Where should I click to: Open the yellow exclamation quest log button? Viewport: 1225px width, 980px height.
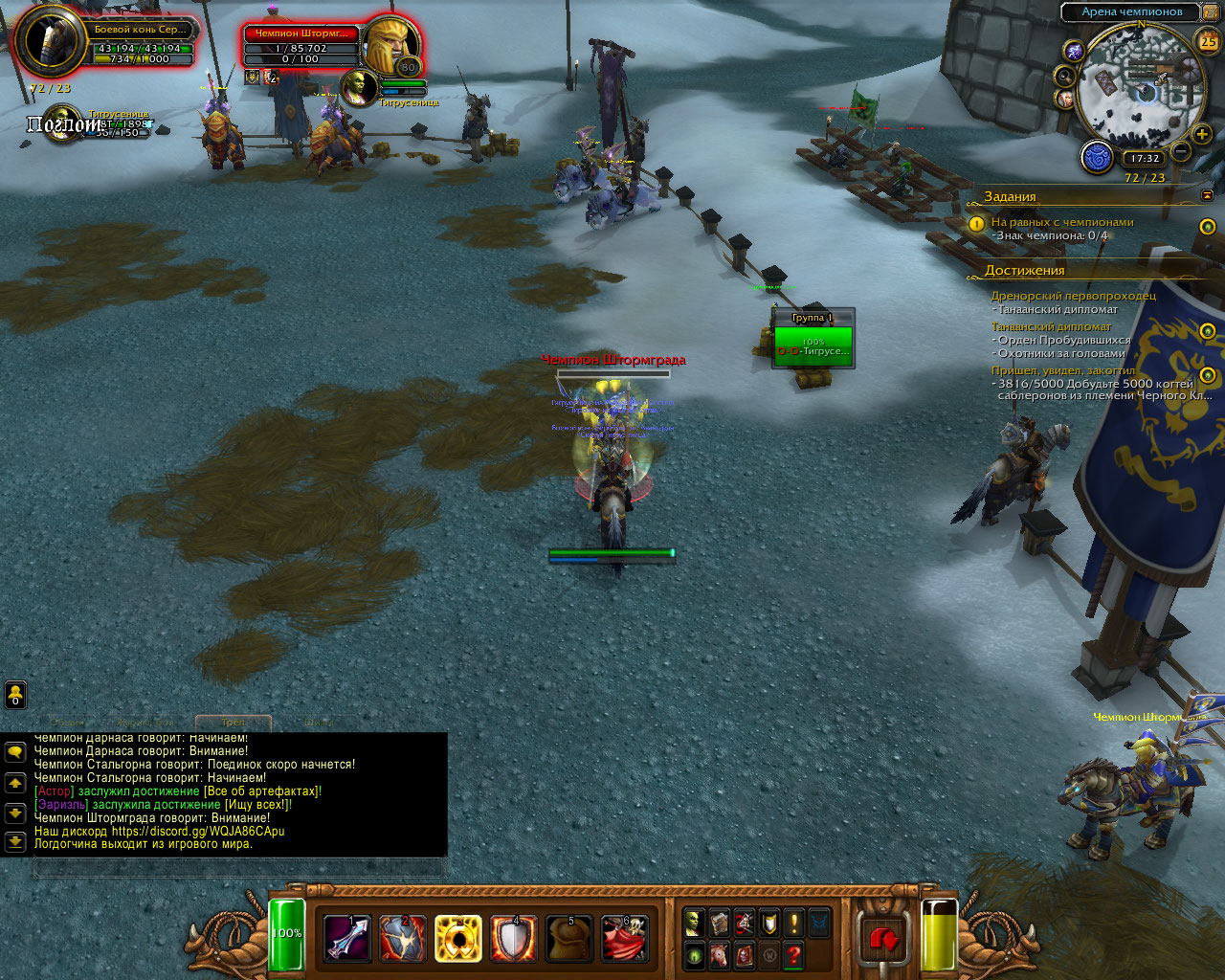coord(793,923)
